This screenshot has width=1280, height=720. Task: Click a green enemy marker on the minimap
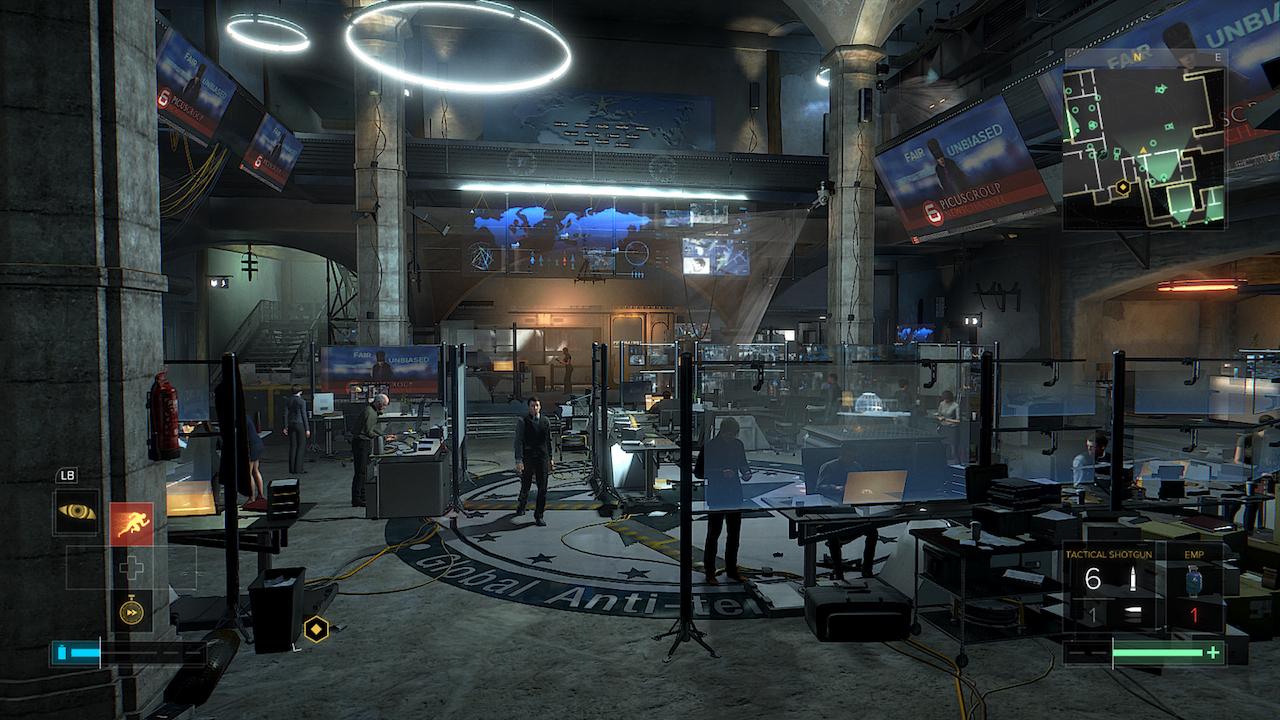coord(1160,89)
